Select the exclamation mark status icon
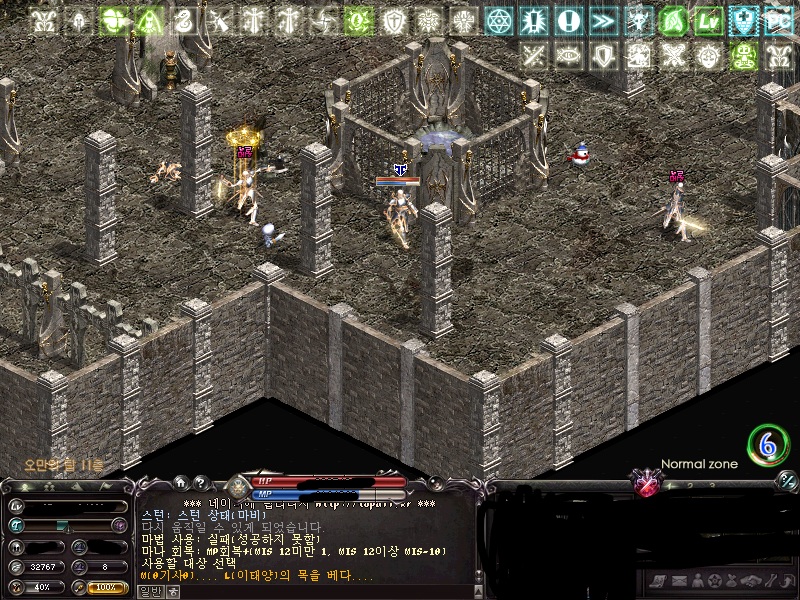 (x=568, y=21)
